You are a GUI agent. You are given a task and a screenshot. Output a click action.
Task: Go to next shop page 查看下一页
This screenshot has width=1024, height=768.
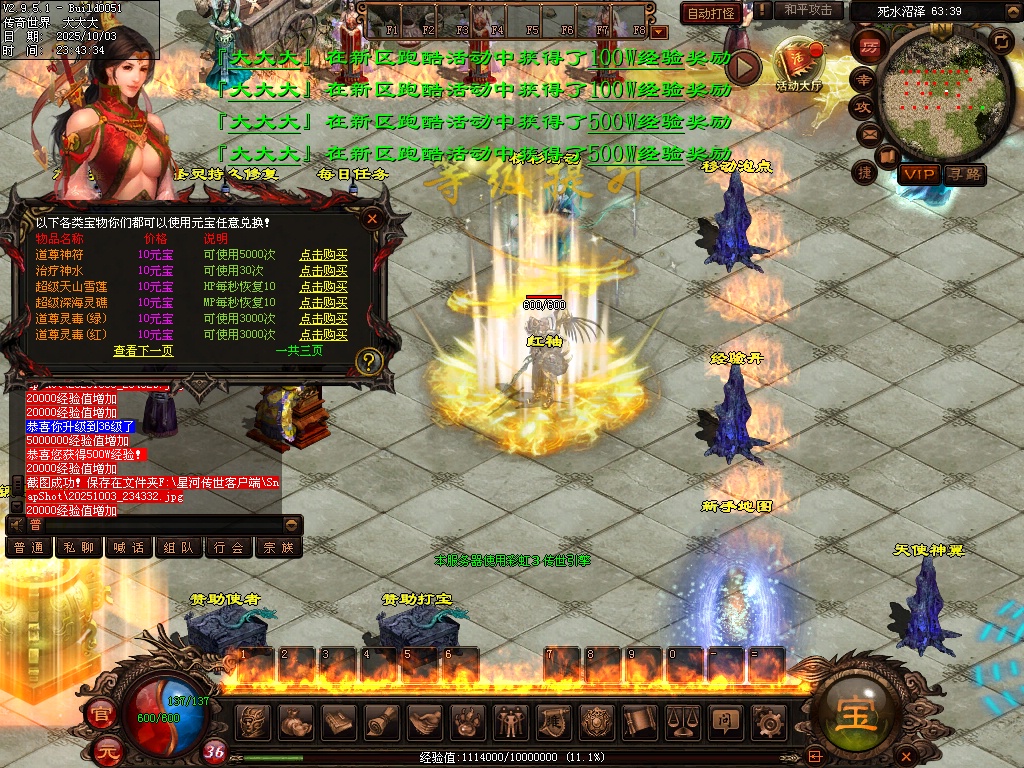pos(143,351)
